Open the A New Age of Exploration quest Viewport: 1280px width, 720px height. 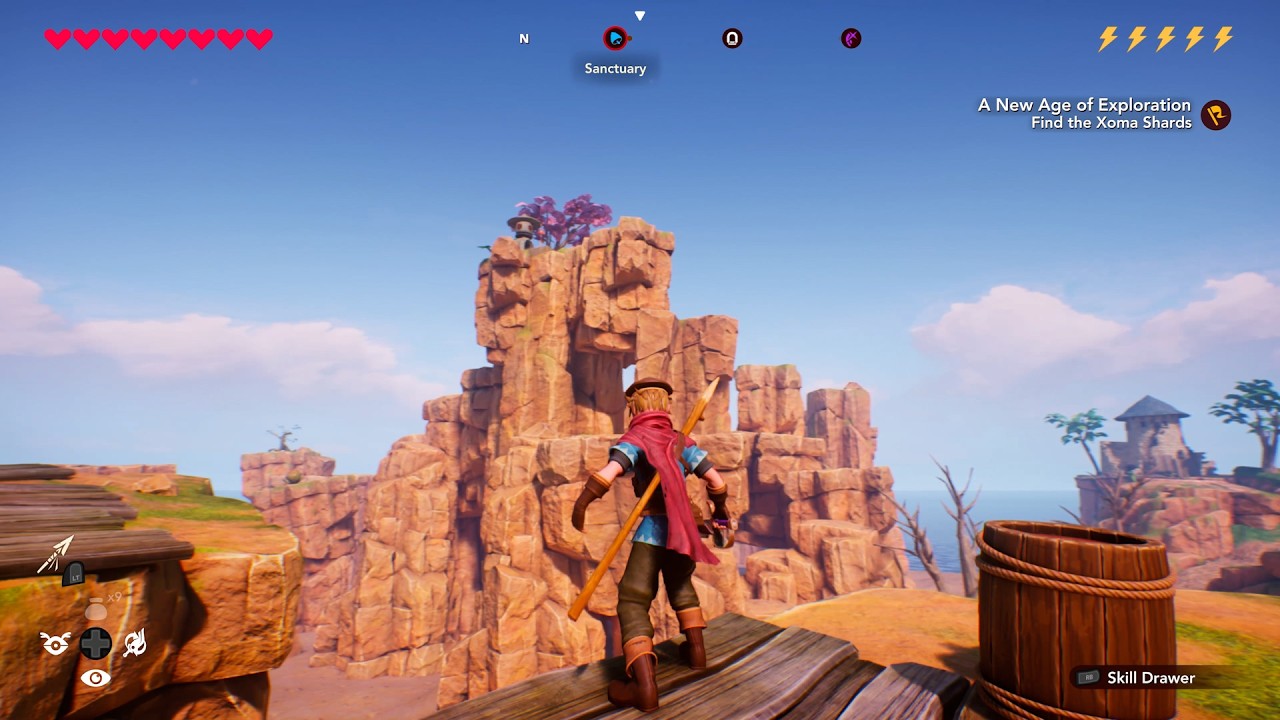1084,105
